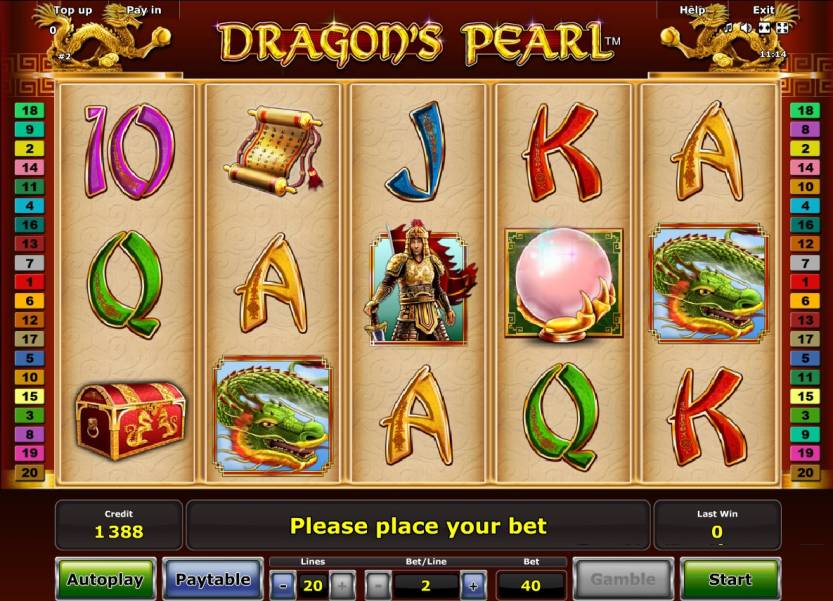Raise the Bet/Line amount
The height and width of the screenshot is (601, 833).
click(x=472, y=584)
